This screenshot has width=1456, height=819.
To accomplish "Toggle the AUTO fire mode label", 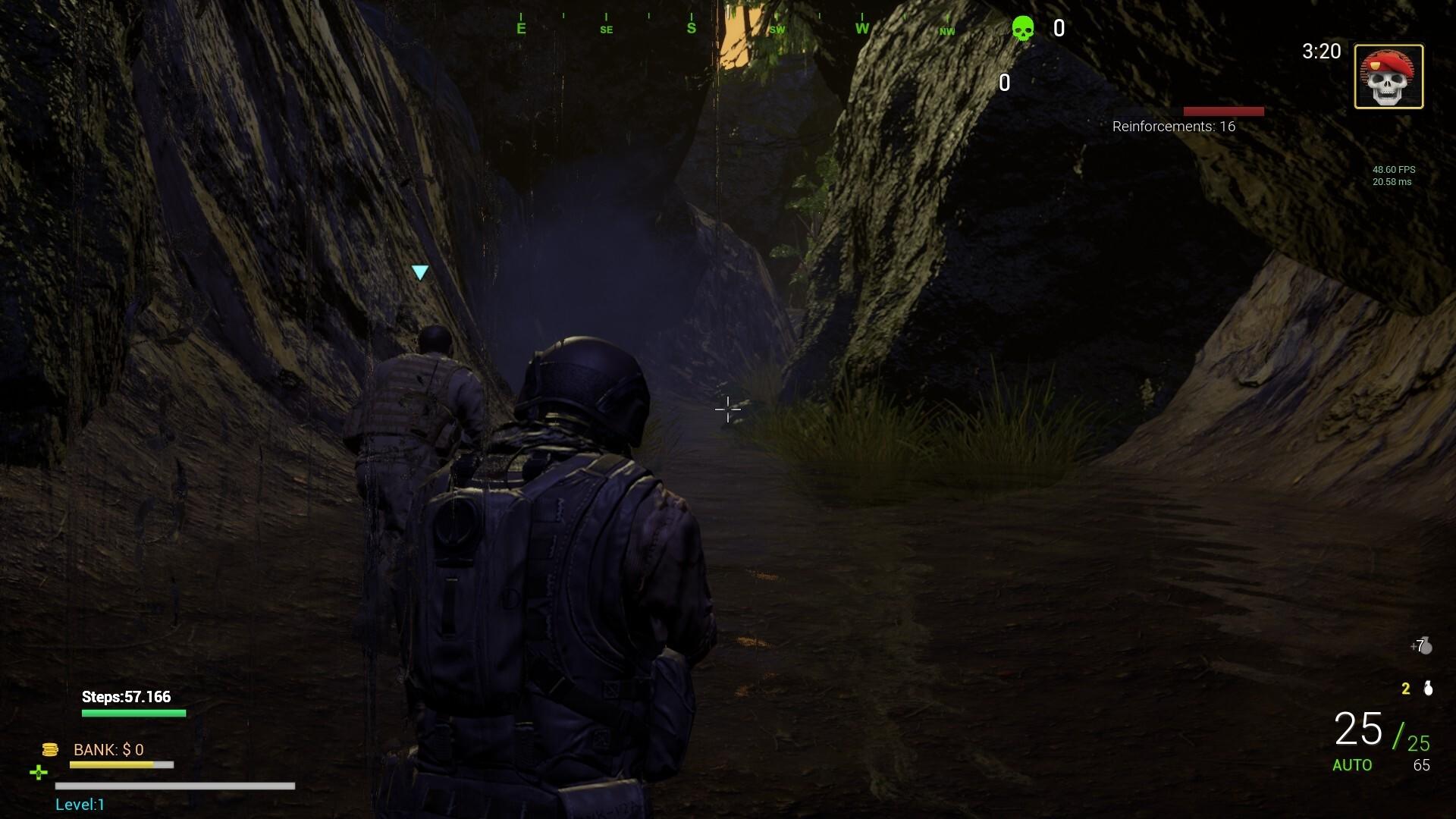I will click(1353, 766).
